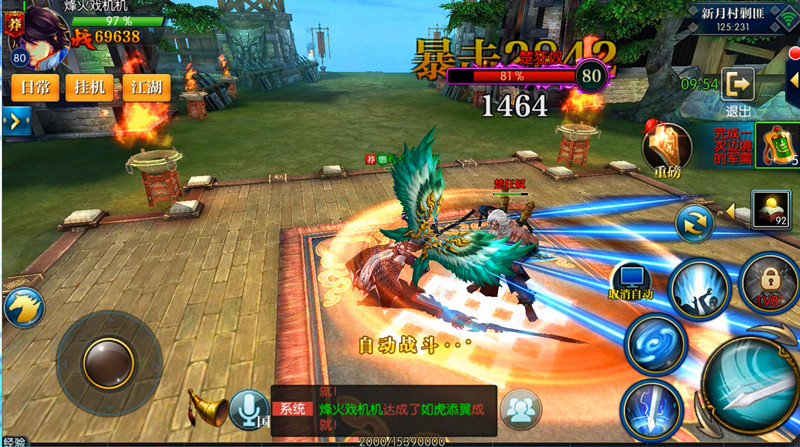Activate the blue vortex skill
800x447 pixels.
pyautogui.click(x=655, y=343)
